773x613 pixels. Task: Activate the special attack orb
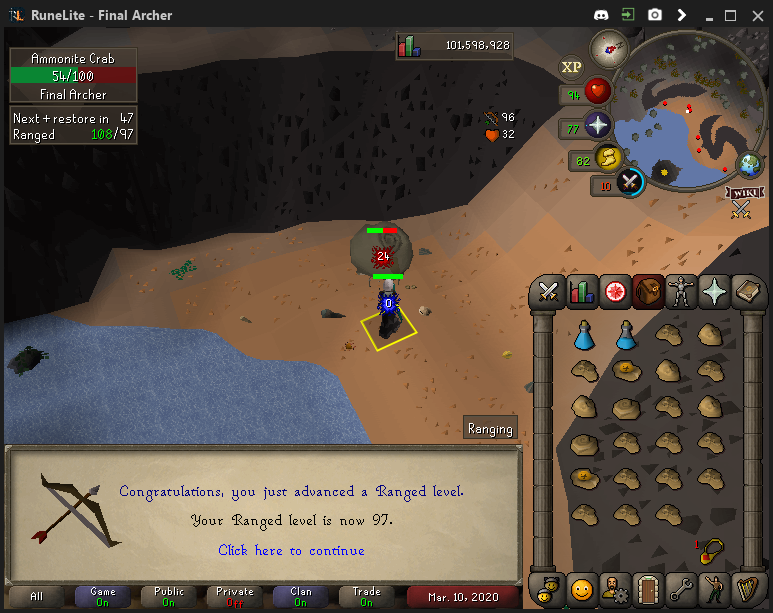coord(630,183)
